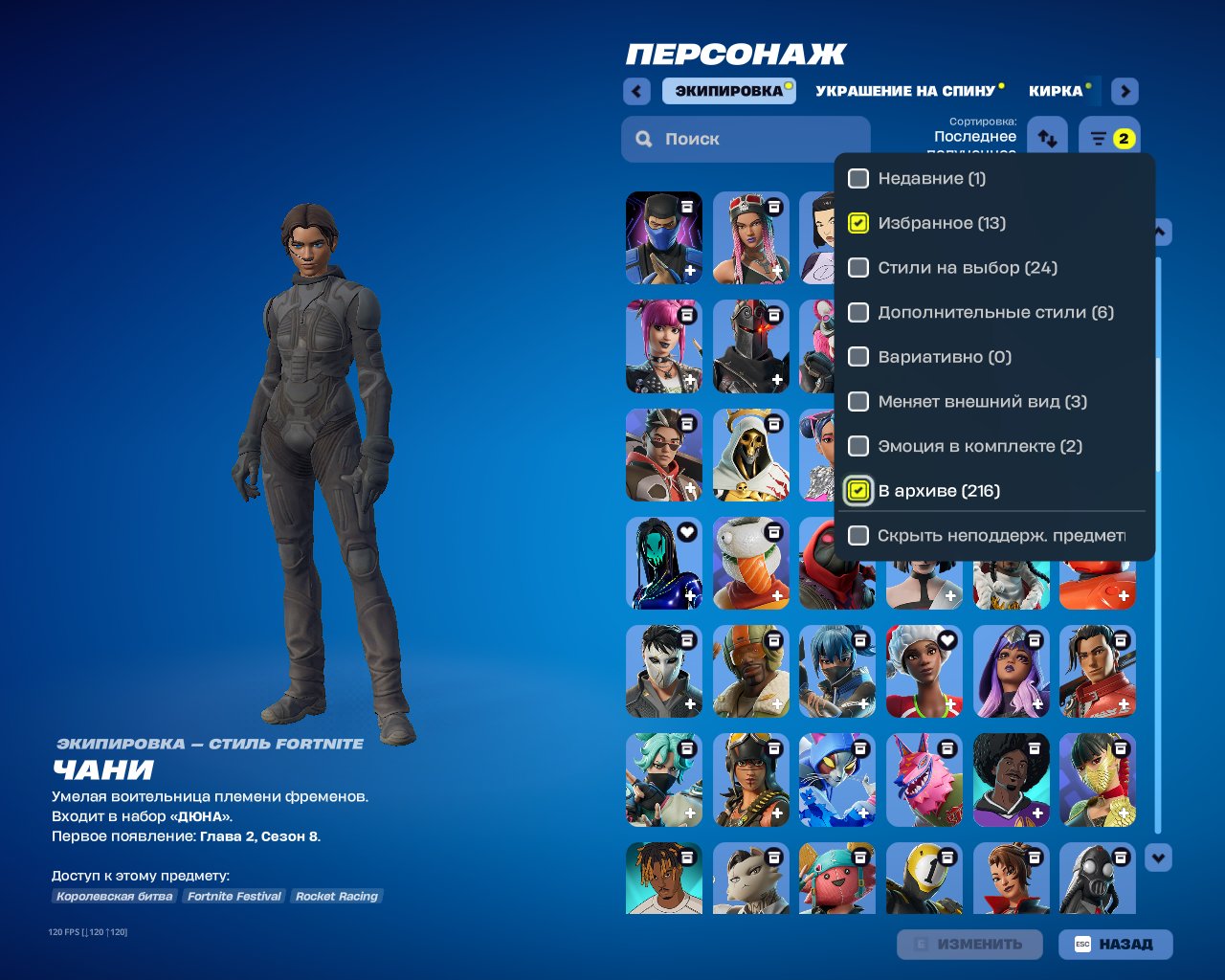Disable the "В архиве (216)" filter

[x=858, y=490]
